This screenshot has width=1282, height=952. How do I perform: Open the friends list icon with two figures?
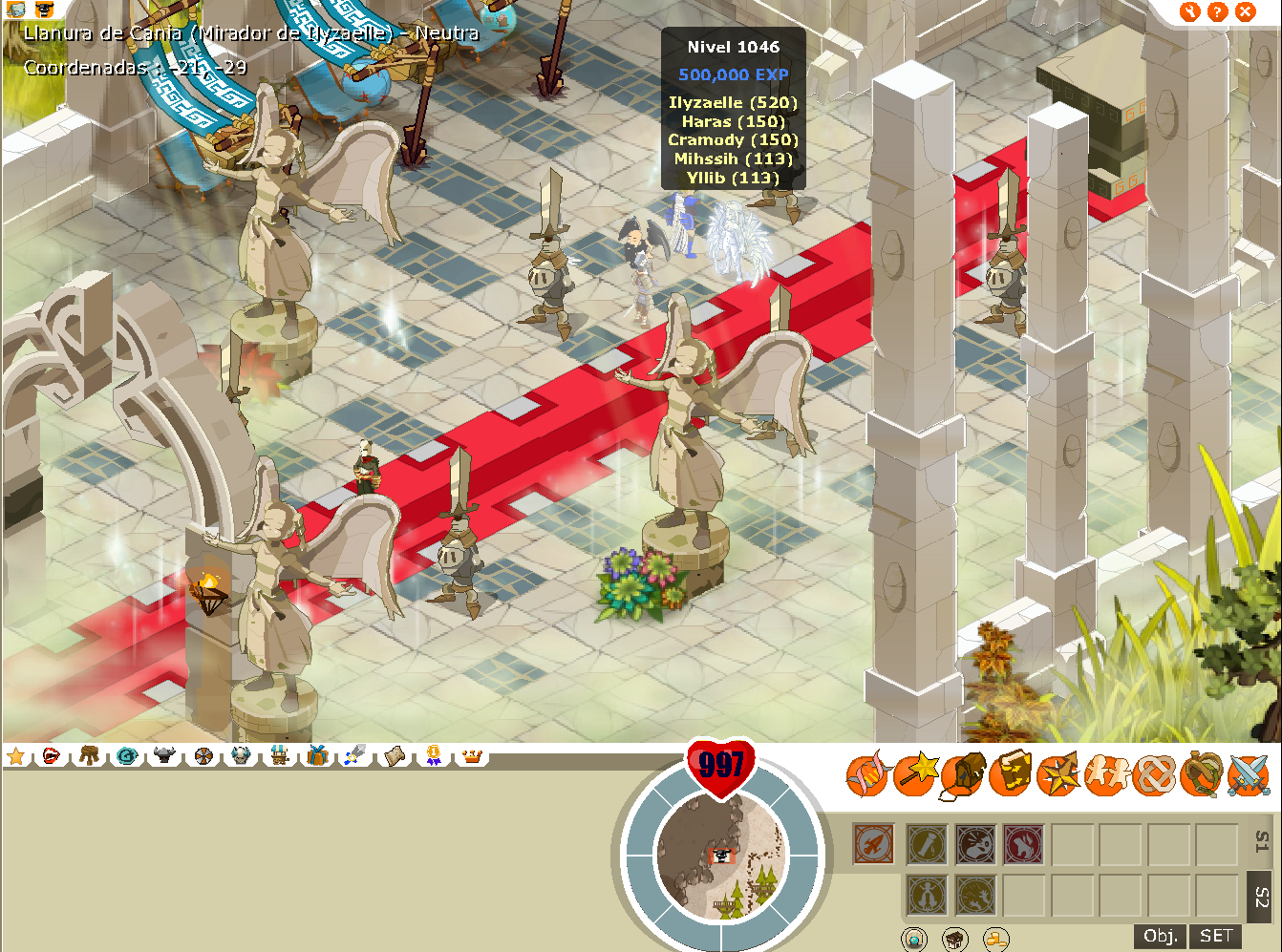coord(1105,775)
